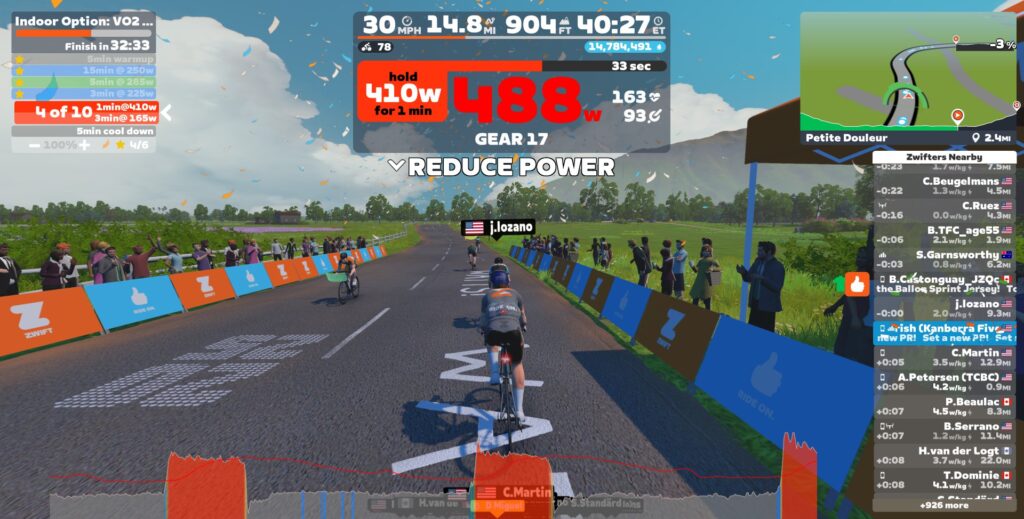Viewport: 1024px width, 519px height.
Task: Select C.Beugelmans in the Zwifters Nearby list
Action: point(944,185)
